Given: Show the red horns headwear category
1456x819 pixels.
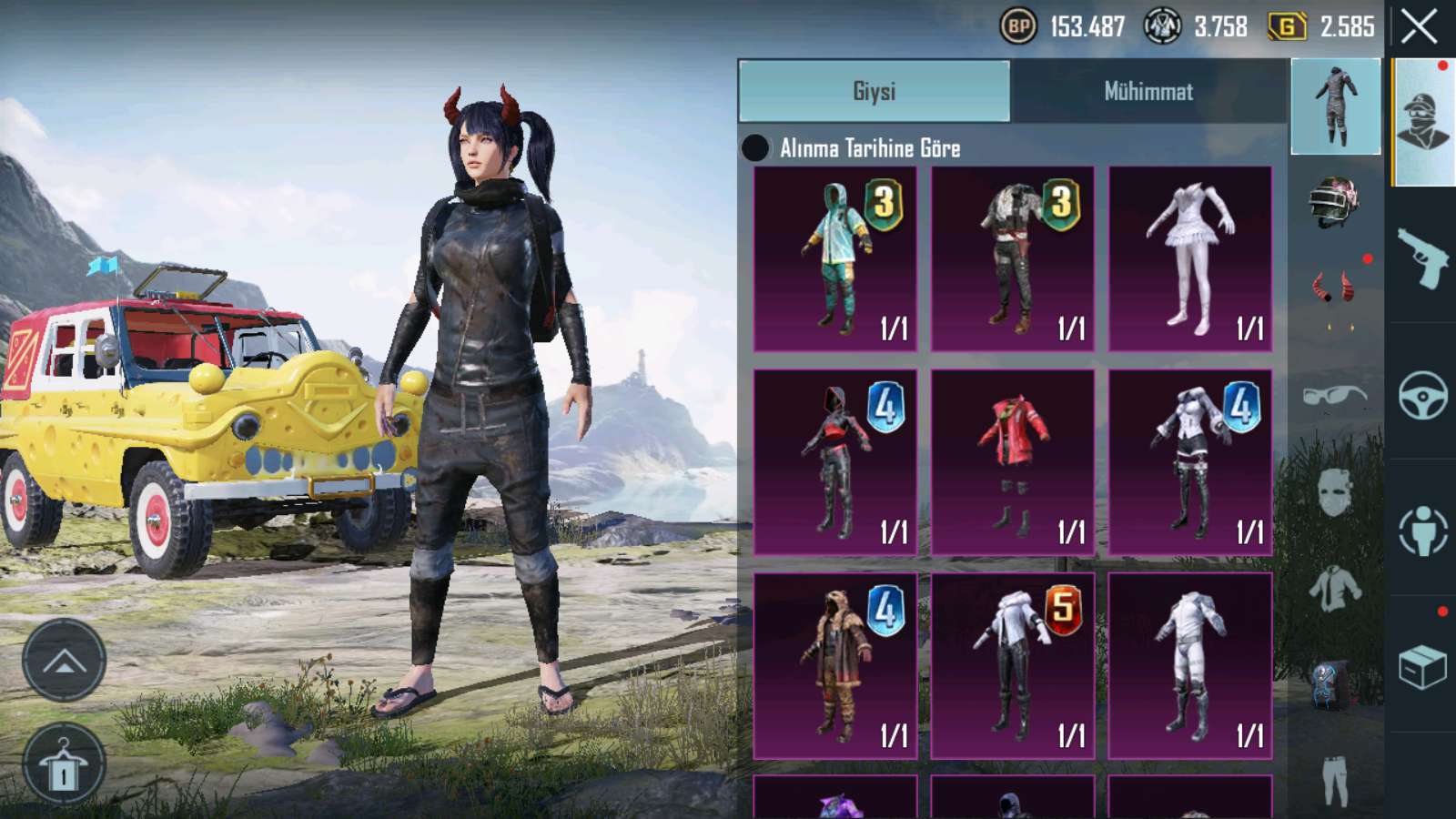Looking at the screenshot, I should coord(1335,289).
